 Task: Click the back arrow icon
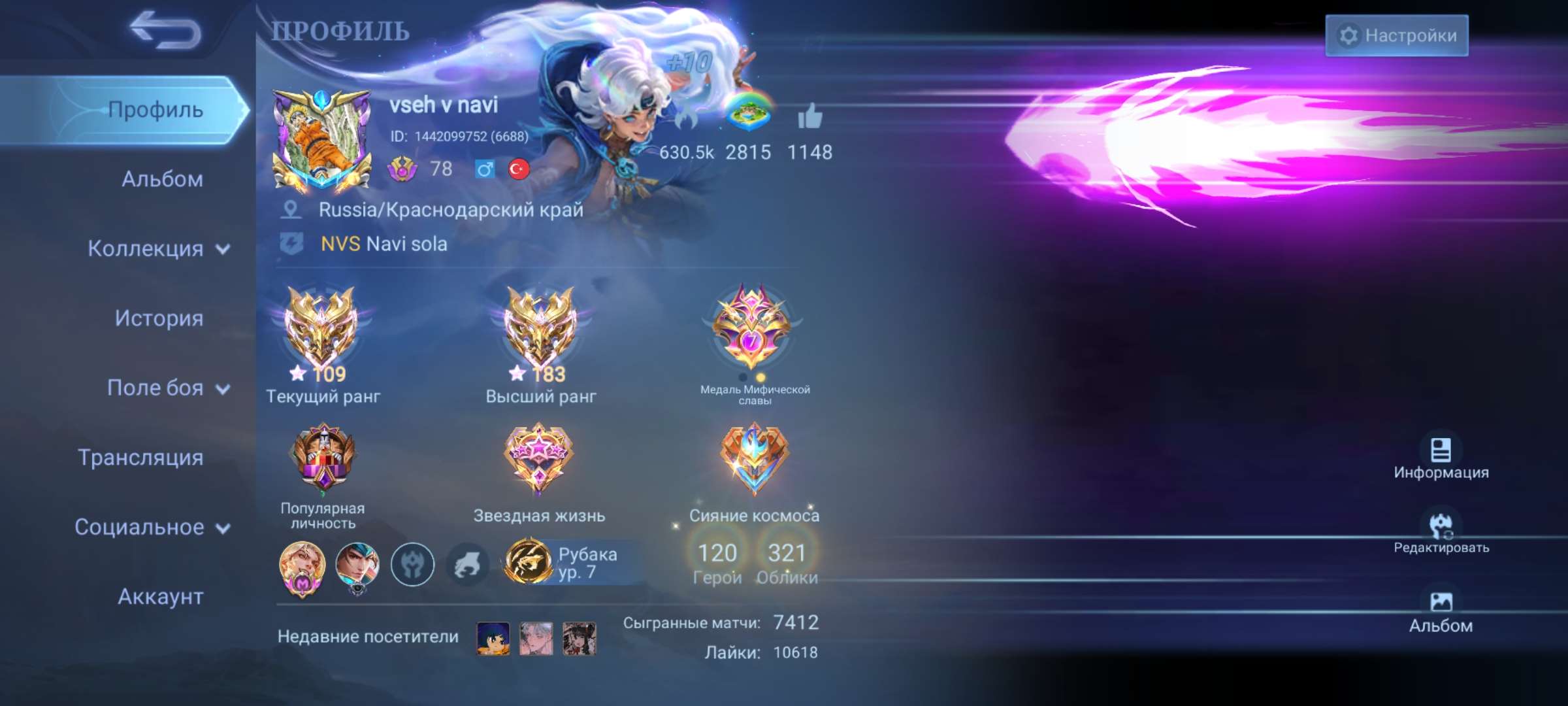tap(167, 31)
